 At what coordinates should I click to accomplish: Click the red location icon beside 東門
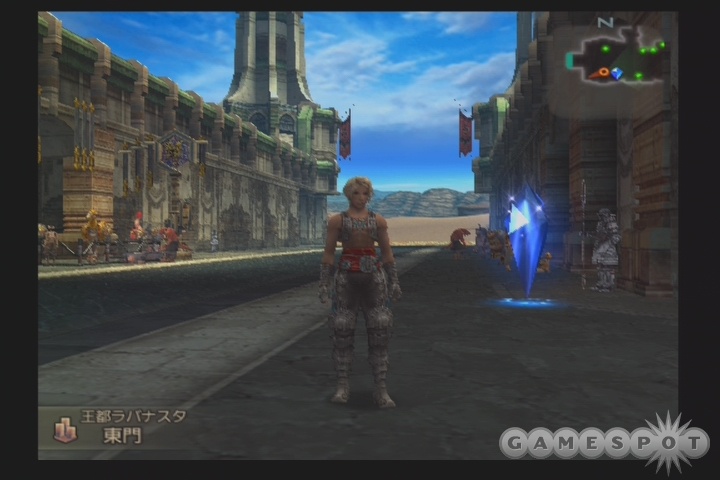[x=65, y=431]
